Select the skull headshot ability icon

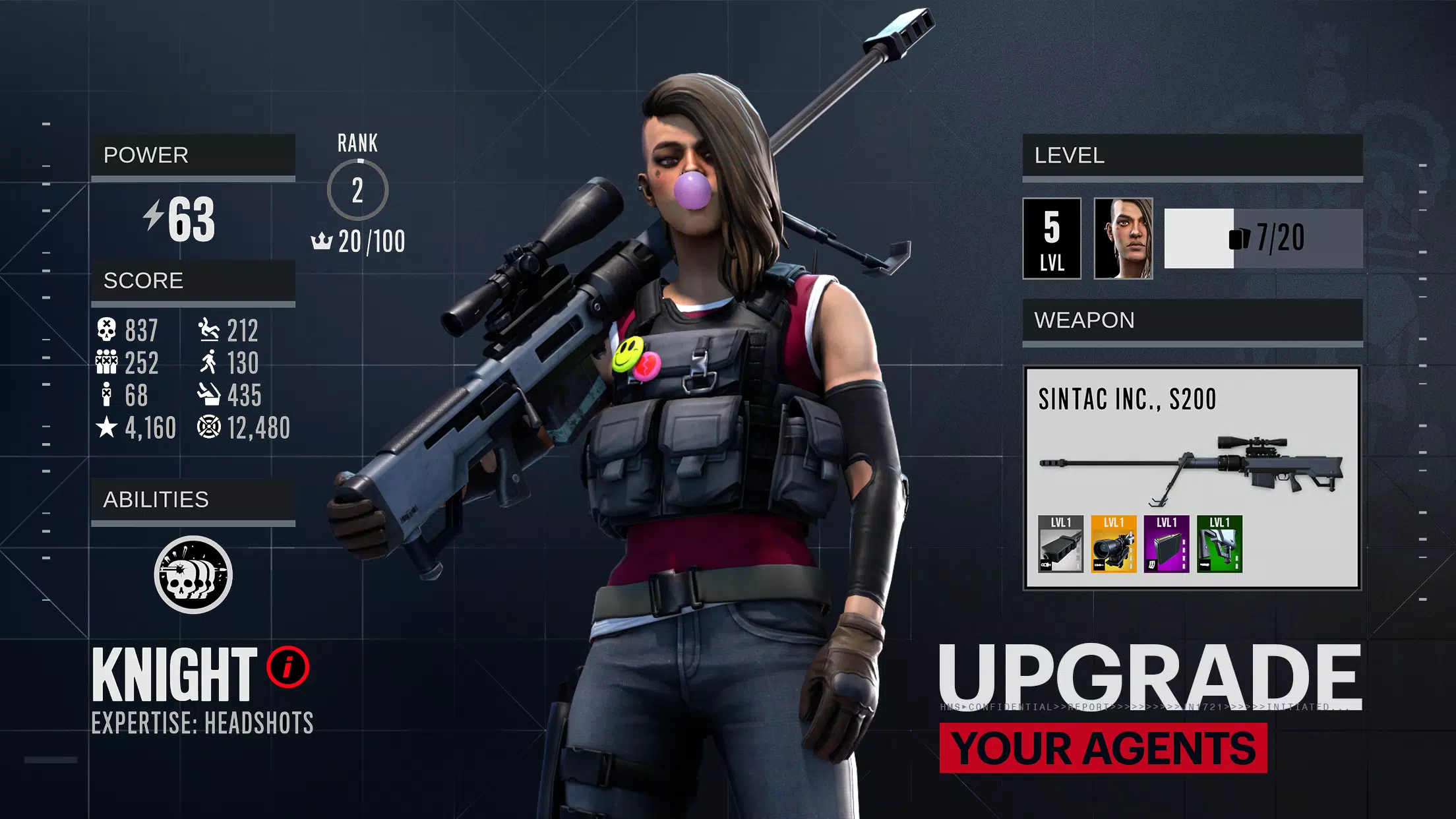pos(193,575)
